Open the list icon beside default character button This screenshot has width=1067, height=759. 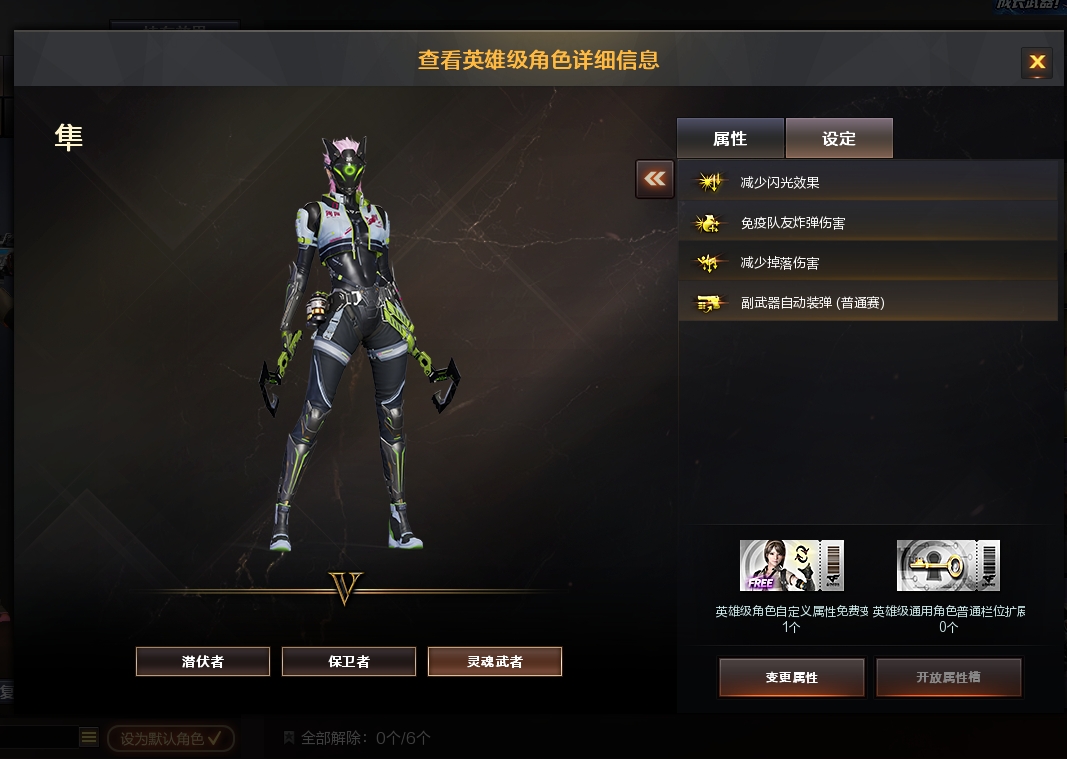(x=89, y=738)
